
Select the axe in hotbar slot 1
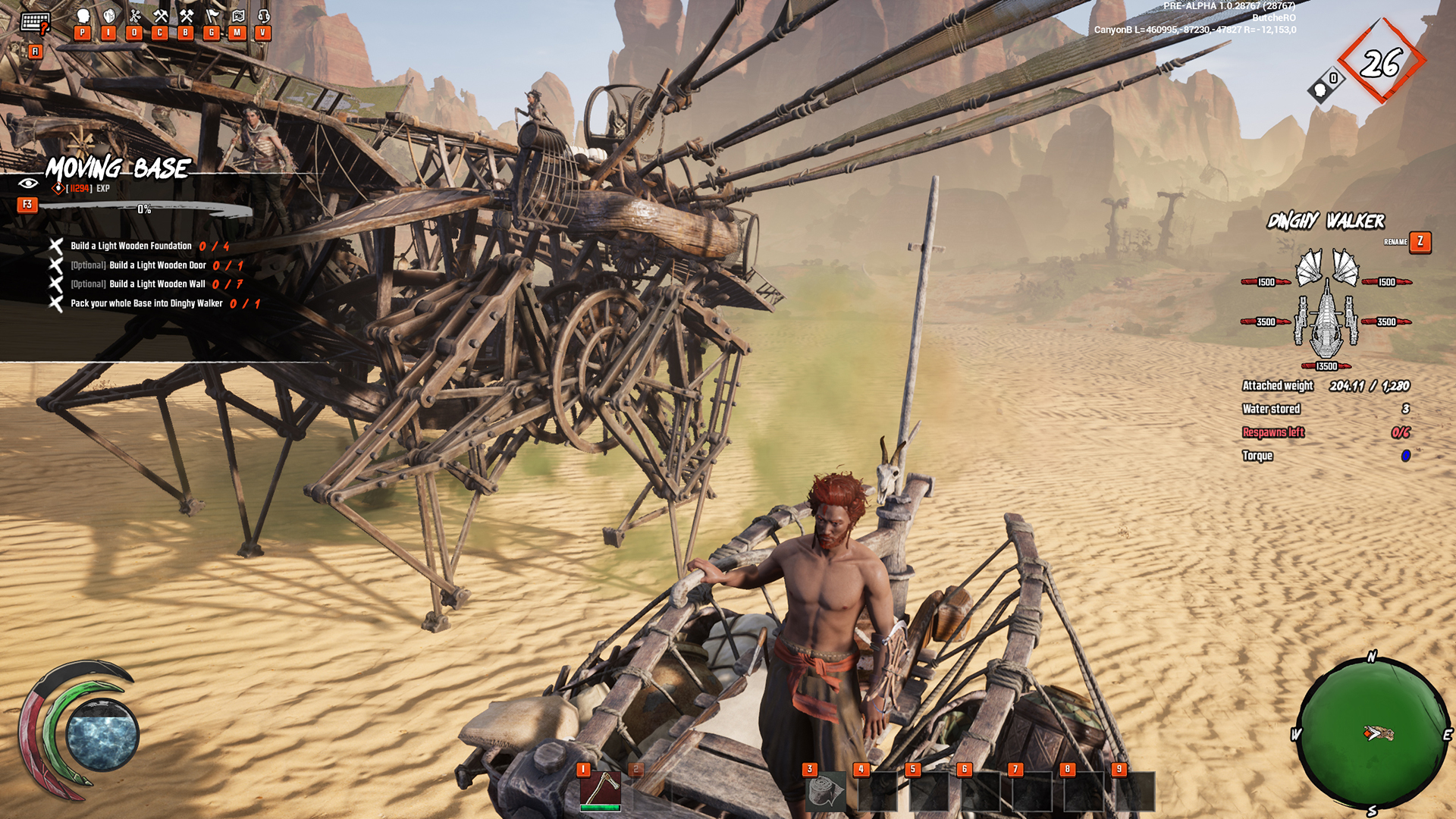(600, 790)
